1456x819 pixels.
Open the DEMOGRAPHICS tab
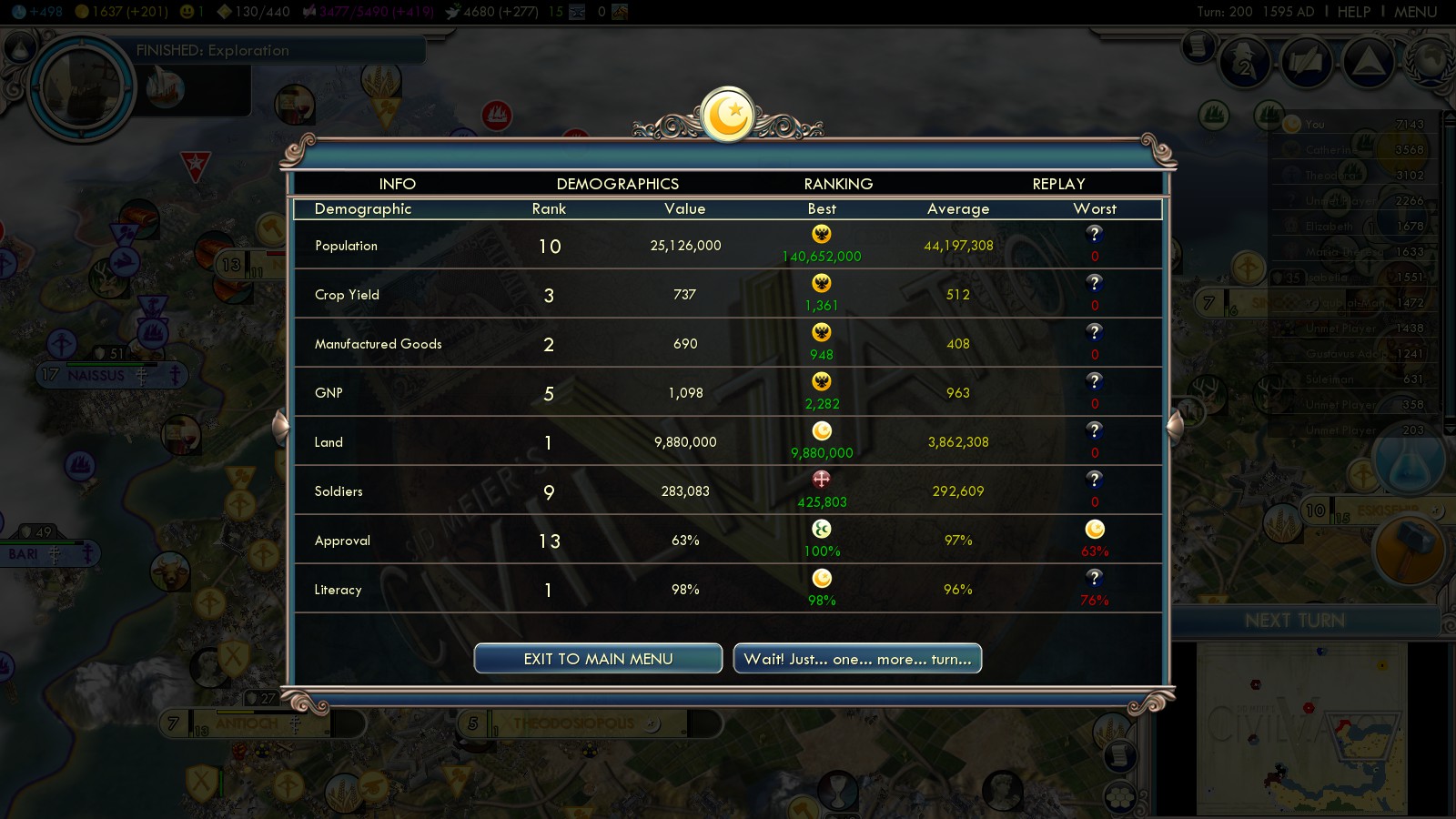pos(617,184)
